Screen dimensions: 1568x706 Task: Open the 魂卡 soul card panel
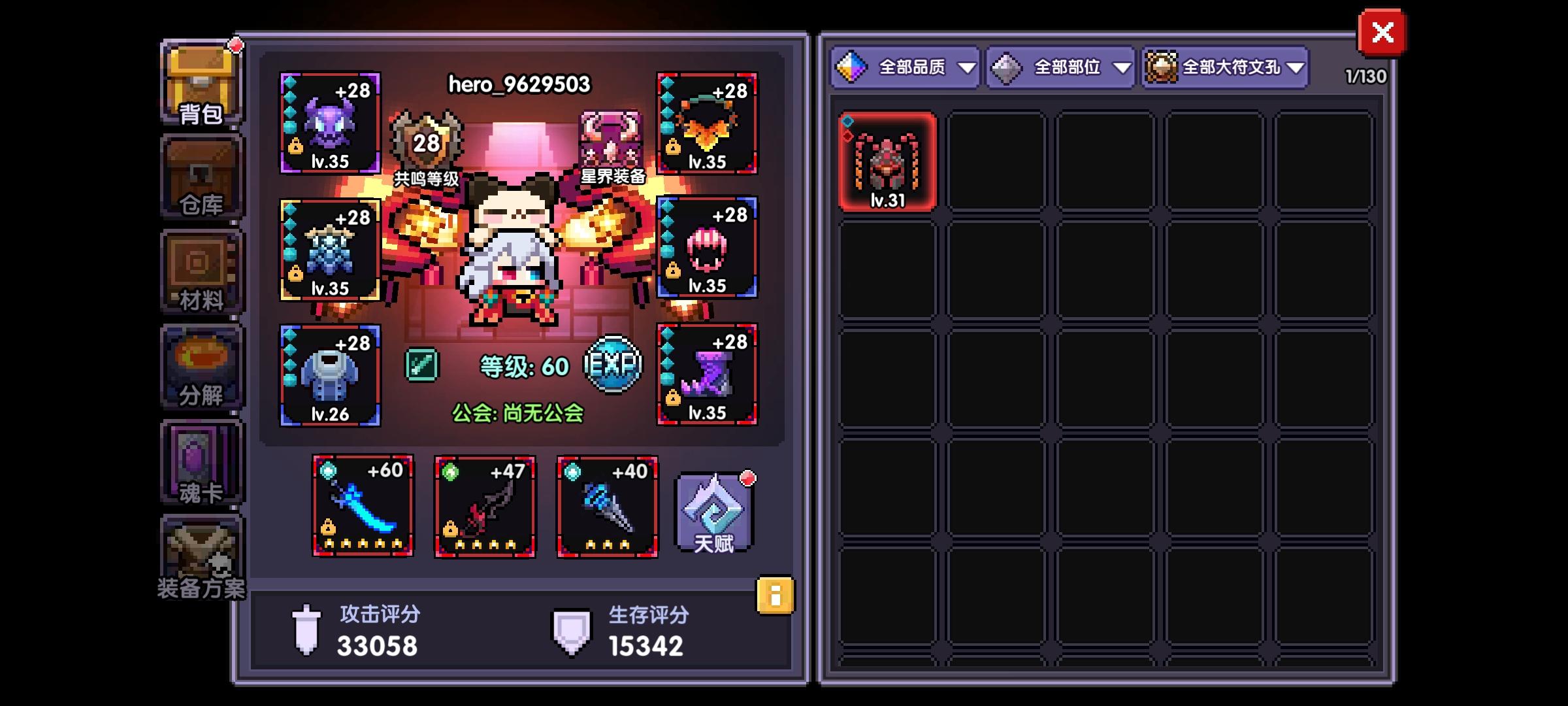tap(199, 461)
